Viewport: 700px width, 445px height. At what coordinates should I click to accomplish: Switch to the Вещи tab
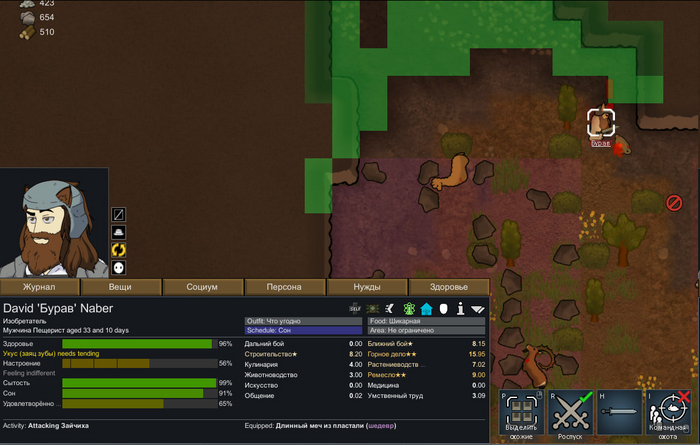coord(121,287)
